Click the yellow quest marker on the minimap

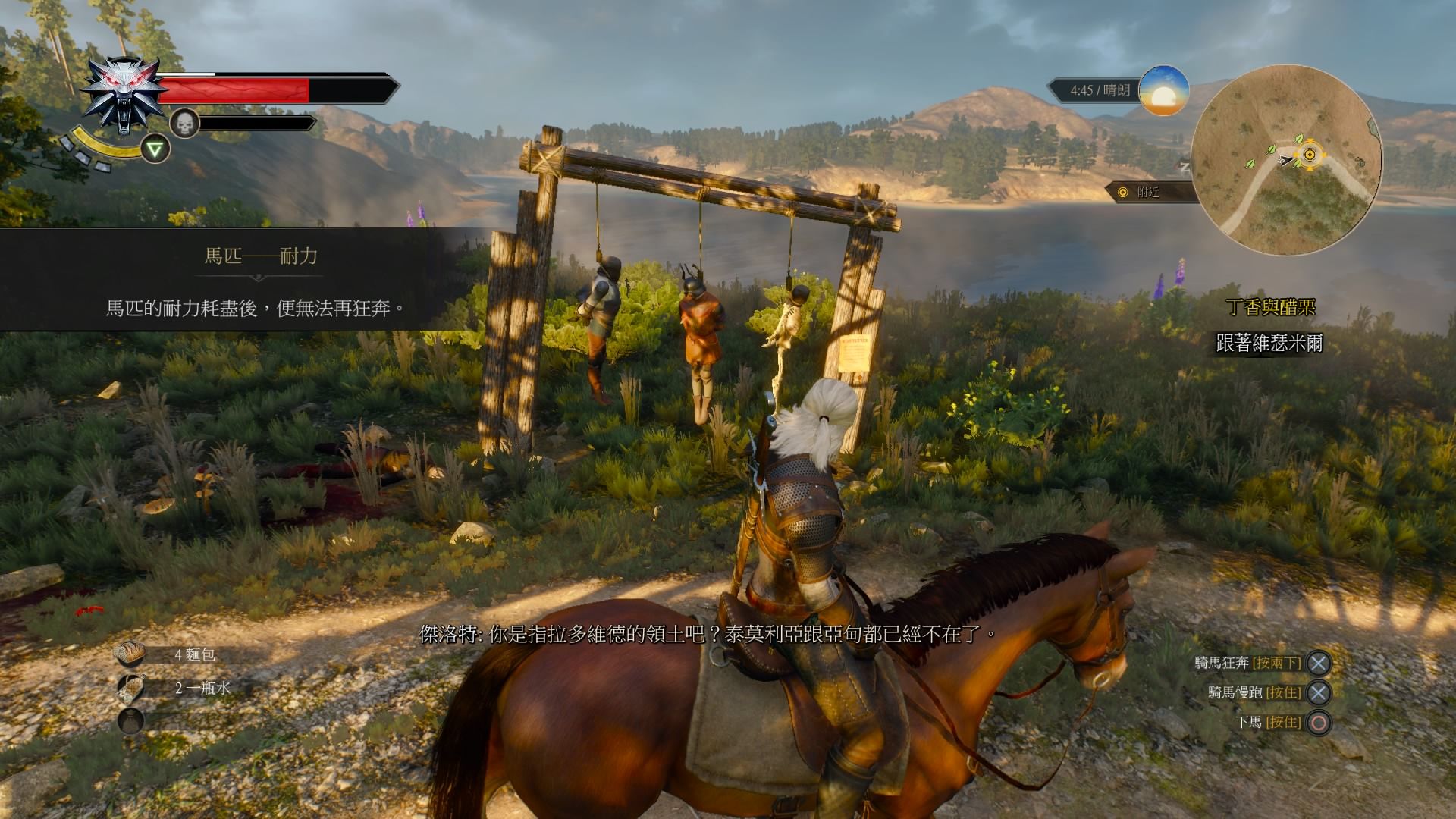(1308, 156)
